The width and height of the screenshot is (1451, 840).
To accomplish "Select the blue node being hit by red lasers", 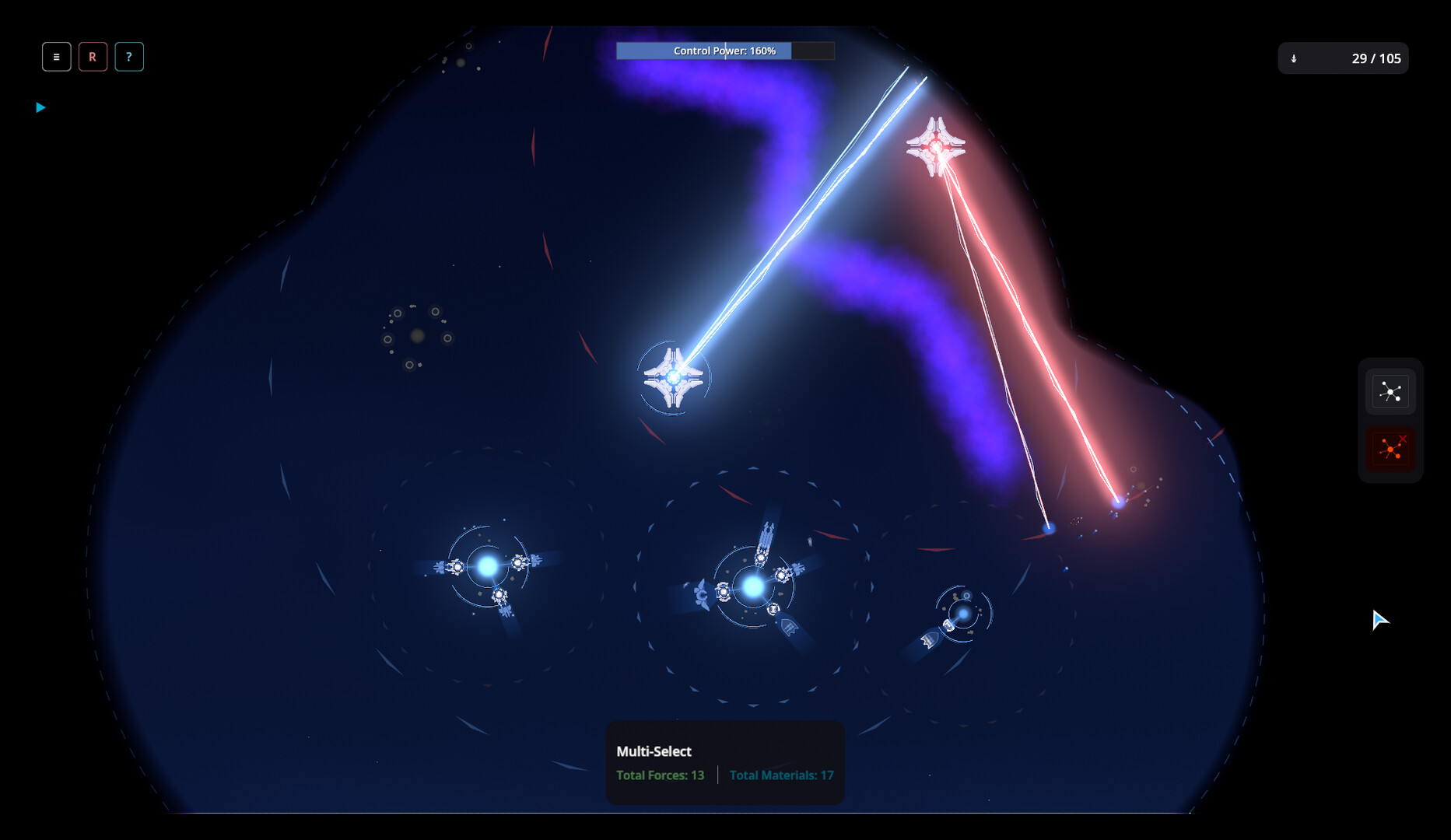I will tap(1119, 502).
